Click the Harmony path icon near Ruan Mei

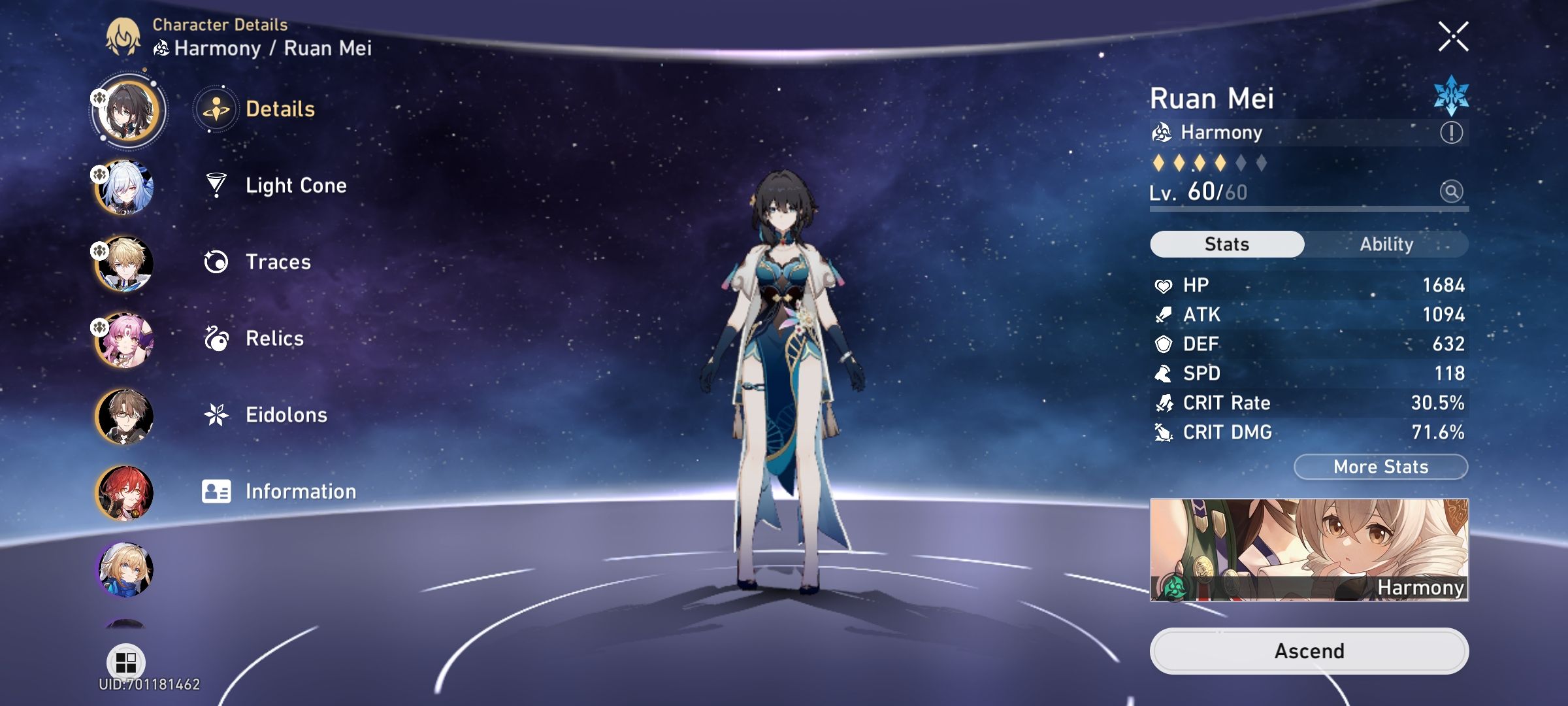tap(1163, 133)
